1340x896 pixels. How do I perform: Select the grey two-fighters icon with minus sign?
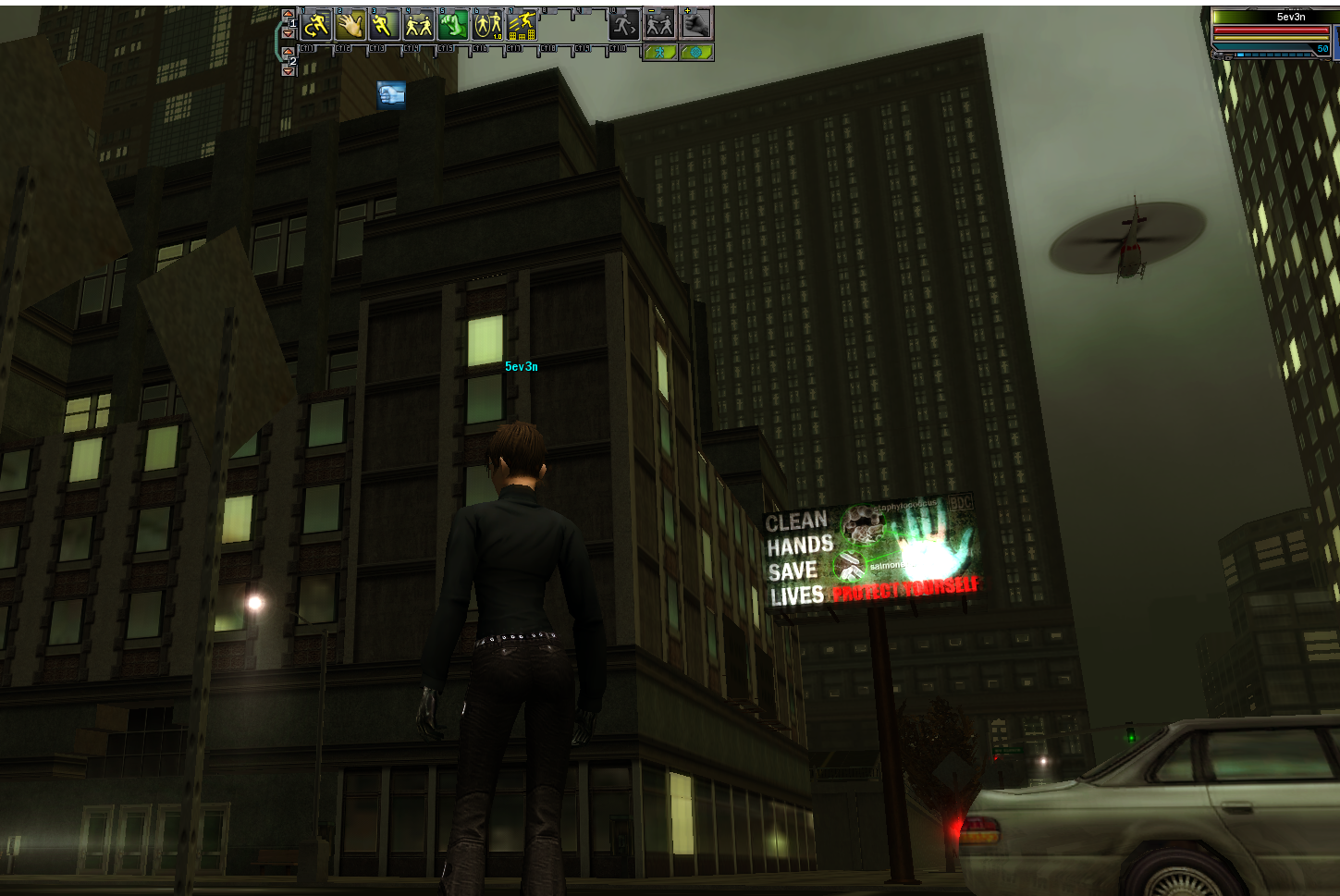[x=659, y=25]
